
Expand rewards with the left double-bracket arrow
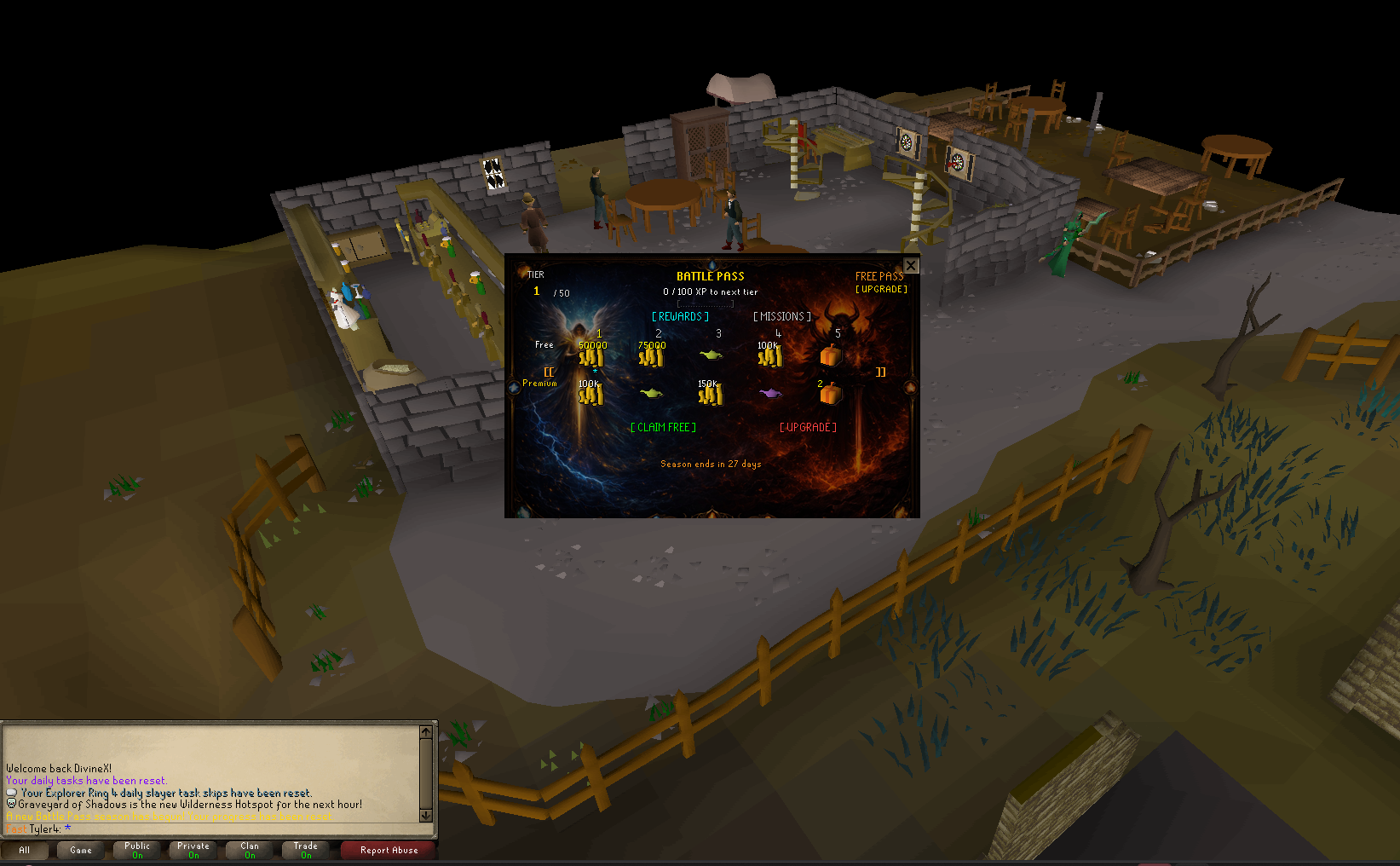pos(549,372)
